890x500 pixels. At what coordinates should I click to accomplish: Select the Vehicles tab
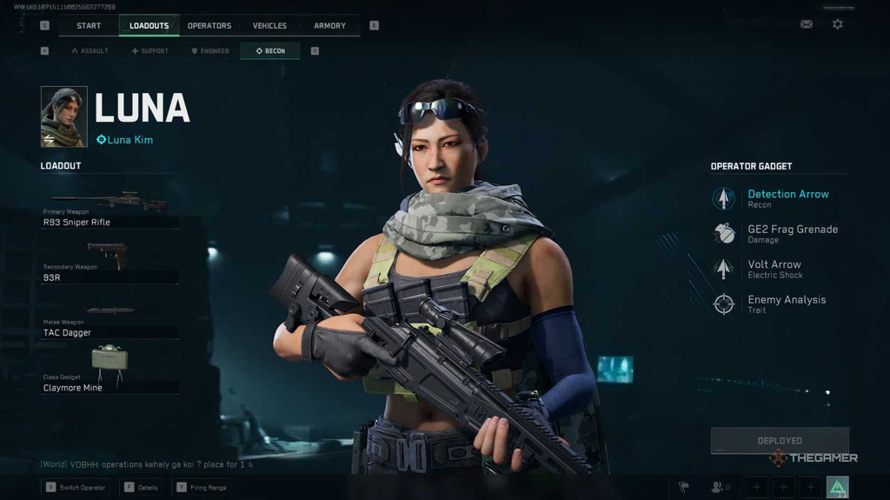(269, 26)
